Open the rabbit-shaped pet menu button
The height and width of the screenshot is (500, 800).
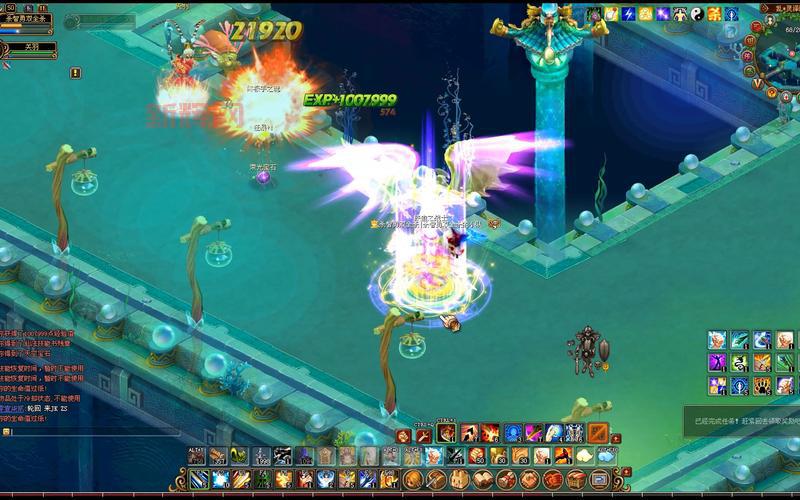[457, 480]
